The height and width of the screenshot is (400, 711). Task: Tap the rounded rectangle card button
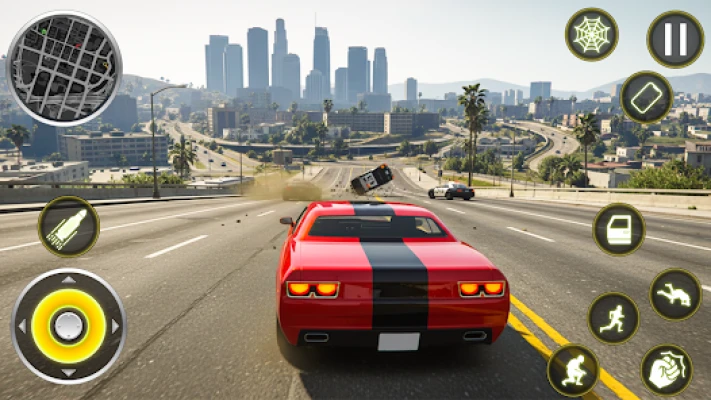point(646,97)
